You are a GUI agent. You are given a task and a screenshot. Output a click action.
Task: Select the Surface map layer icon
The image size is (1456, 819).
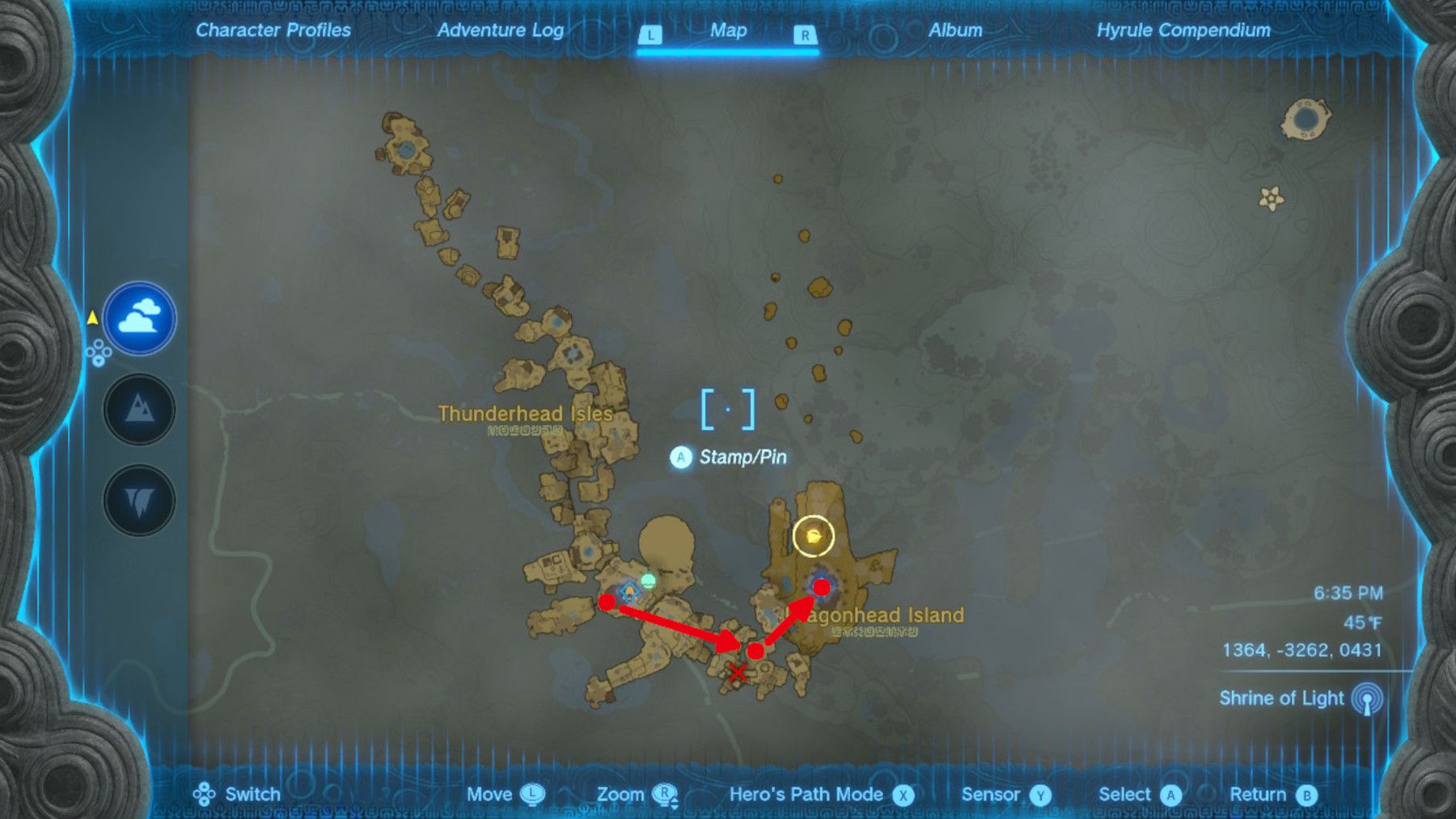140,409
